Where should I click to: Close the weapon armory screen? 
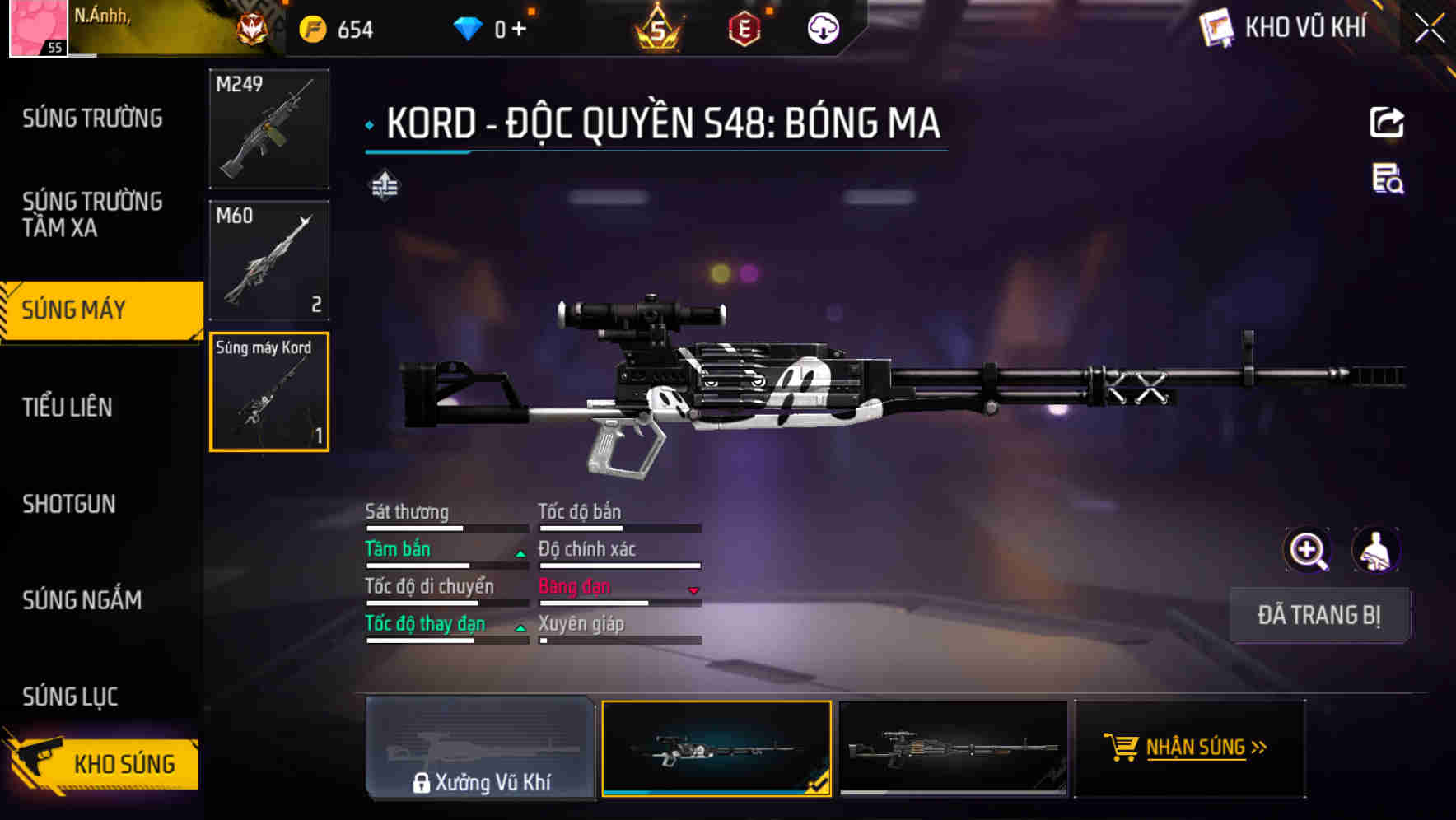(1429, 29)
